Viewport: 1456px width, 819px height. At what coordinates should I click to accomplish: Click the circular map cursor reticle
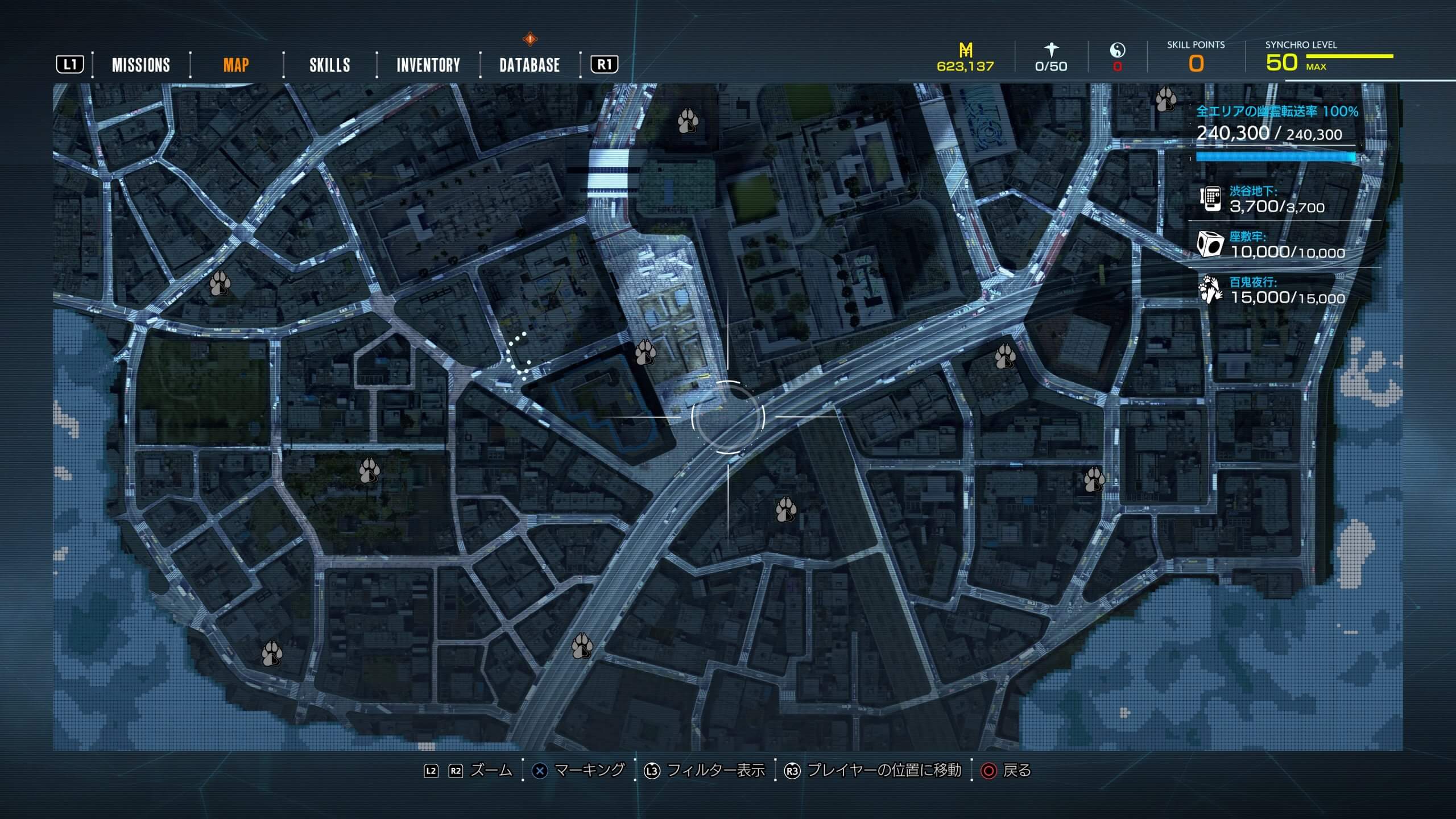point(727,417)
